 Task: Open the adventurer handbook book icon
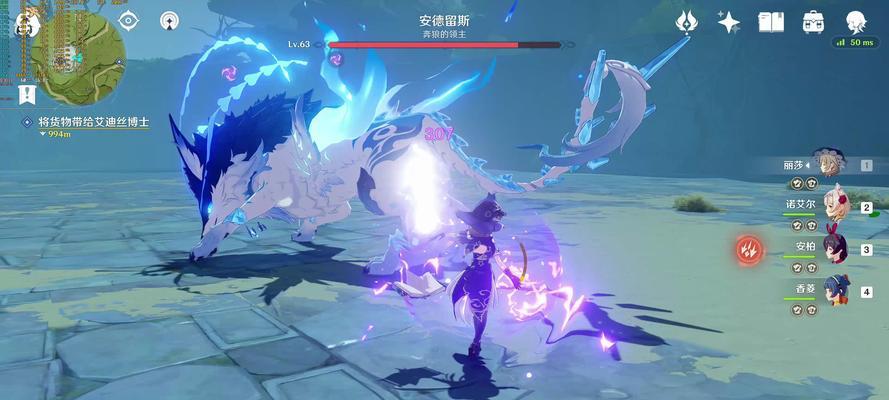click(771, 21)
